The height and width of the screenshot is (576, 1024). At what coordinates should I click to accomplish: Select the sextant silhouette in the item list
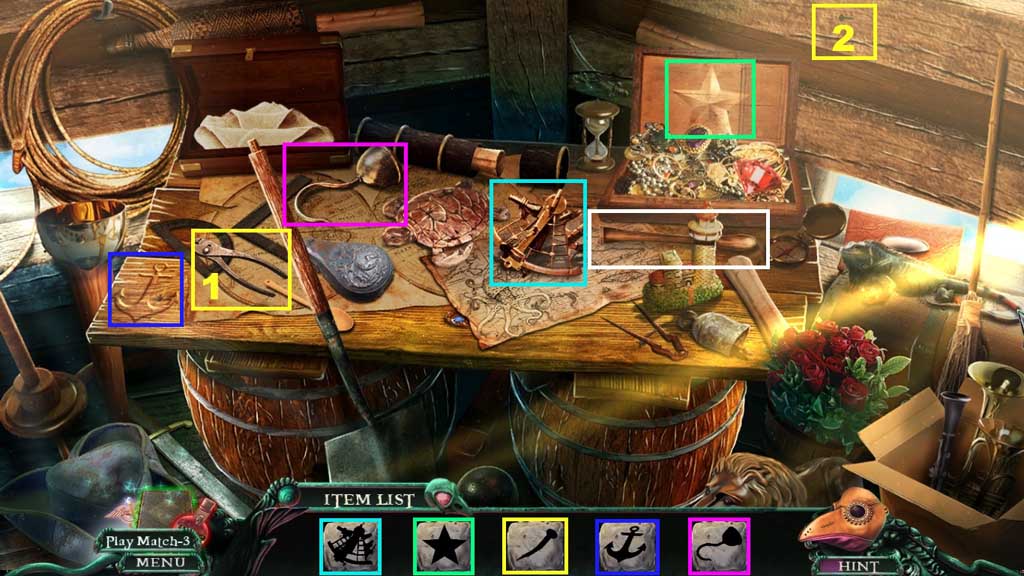(x=350, y=546)
